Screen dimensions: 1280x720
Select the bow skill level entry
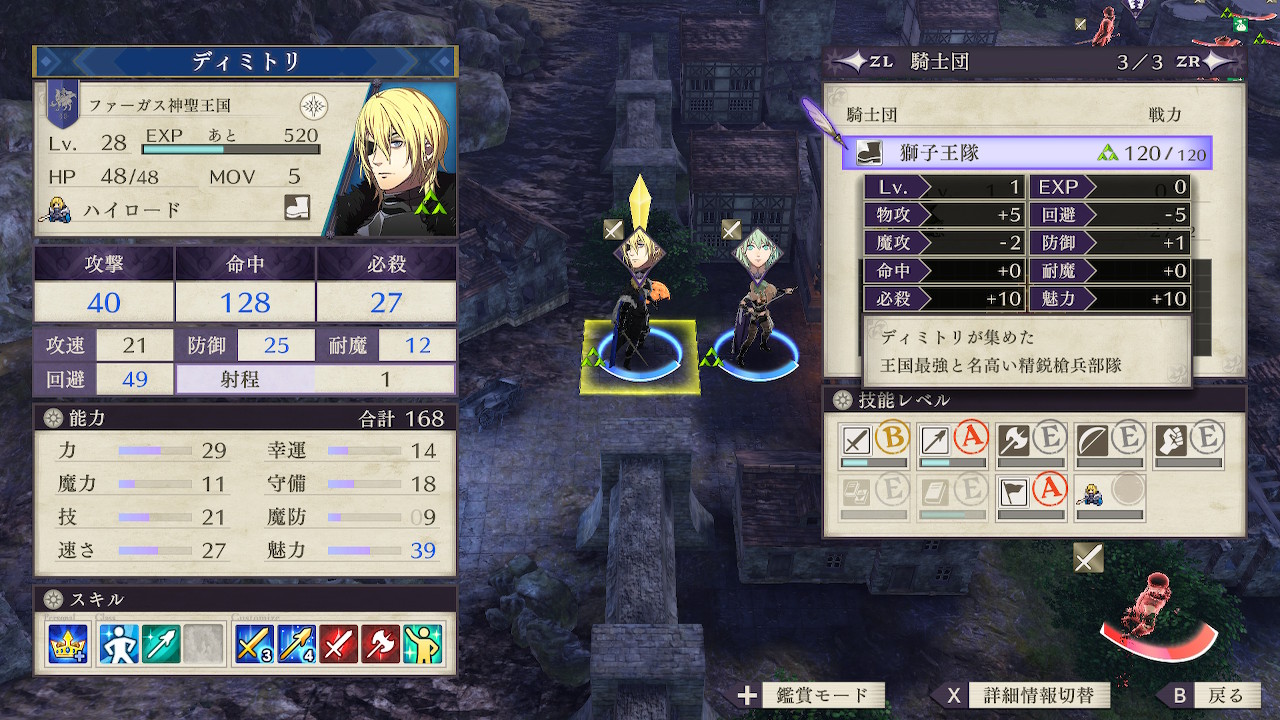[x=1109, y=444]
